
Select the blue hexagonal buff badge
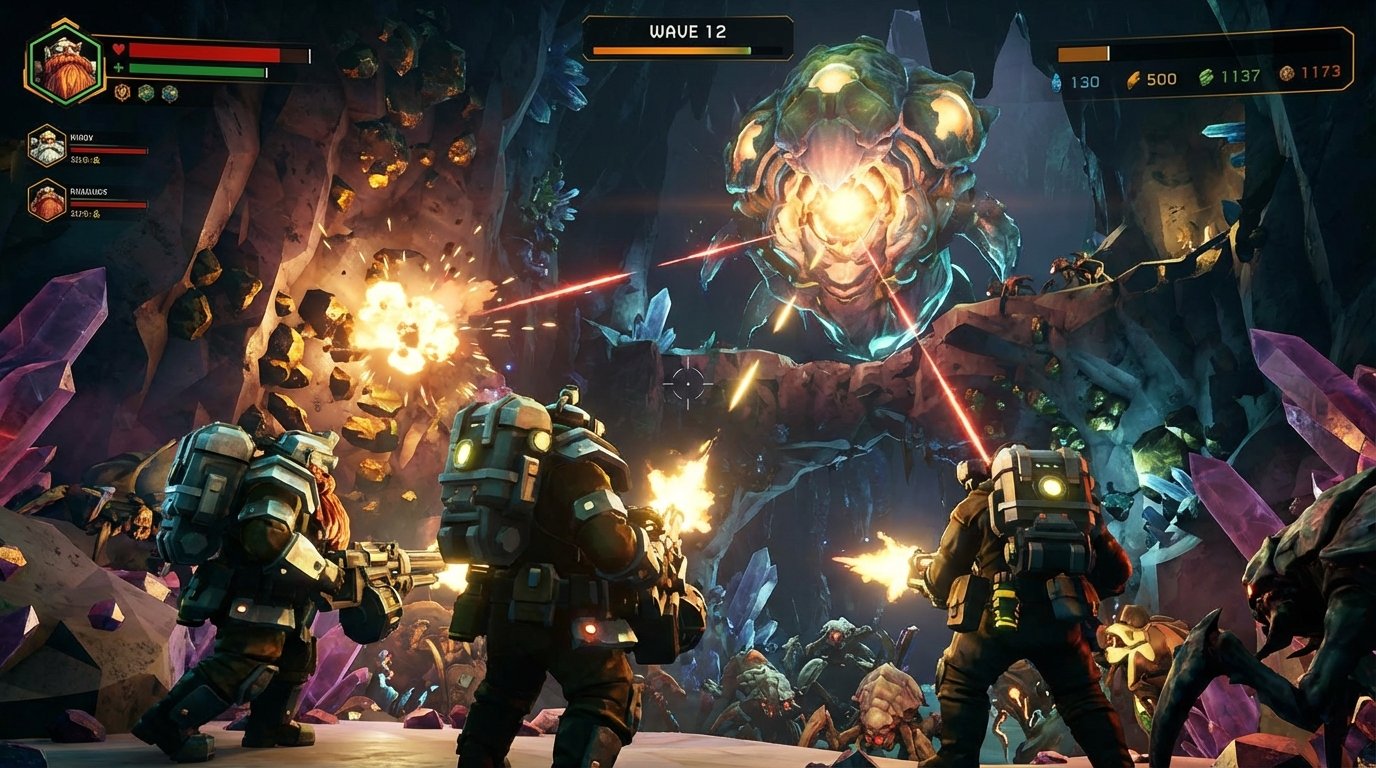click(168, 94)
